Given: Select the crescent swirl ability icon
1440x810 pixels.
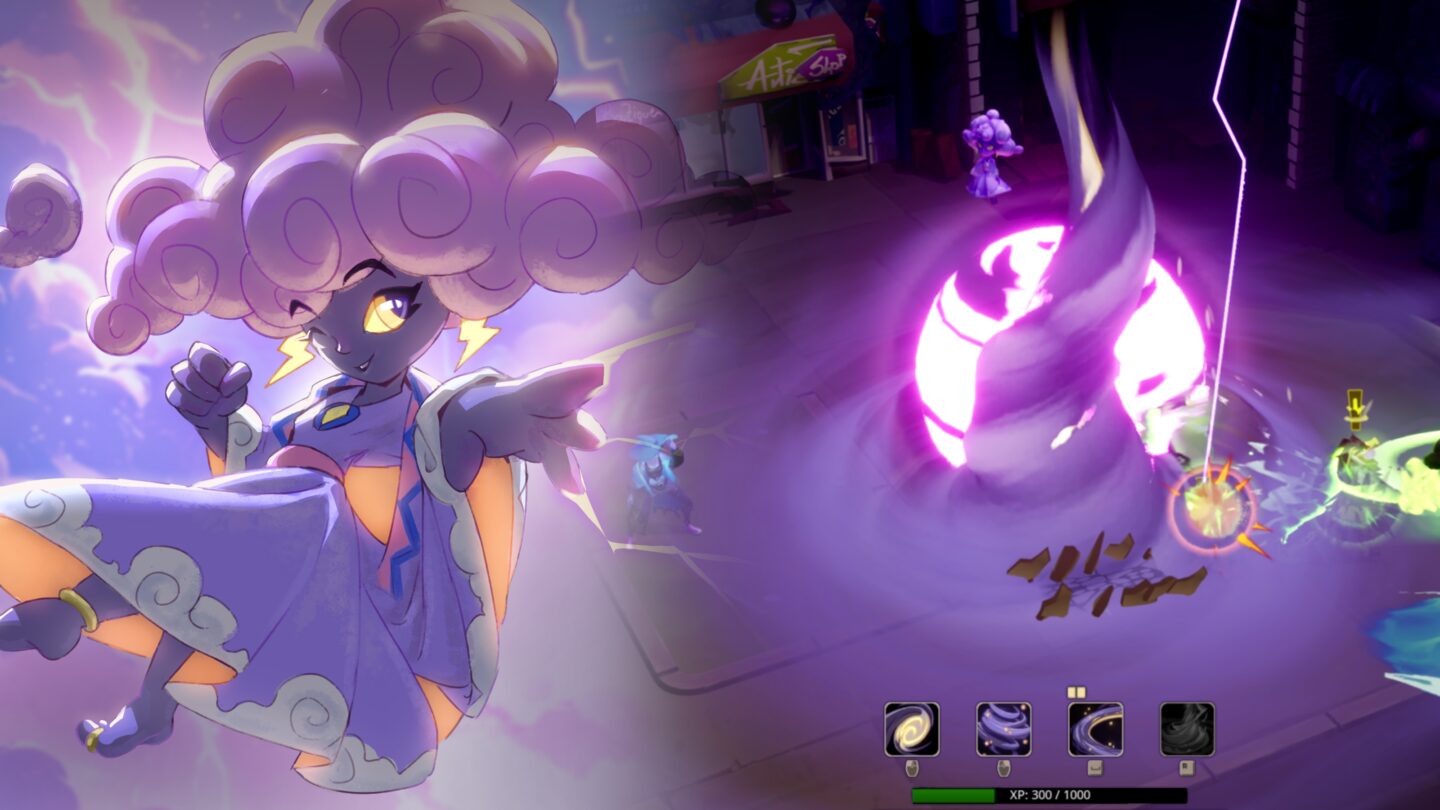Looking at the screenshot, I should pyautogui.click(x=1095, y=728).
